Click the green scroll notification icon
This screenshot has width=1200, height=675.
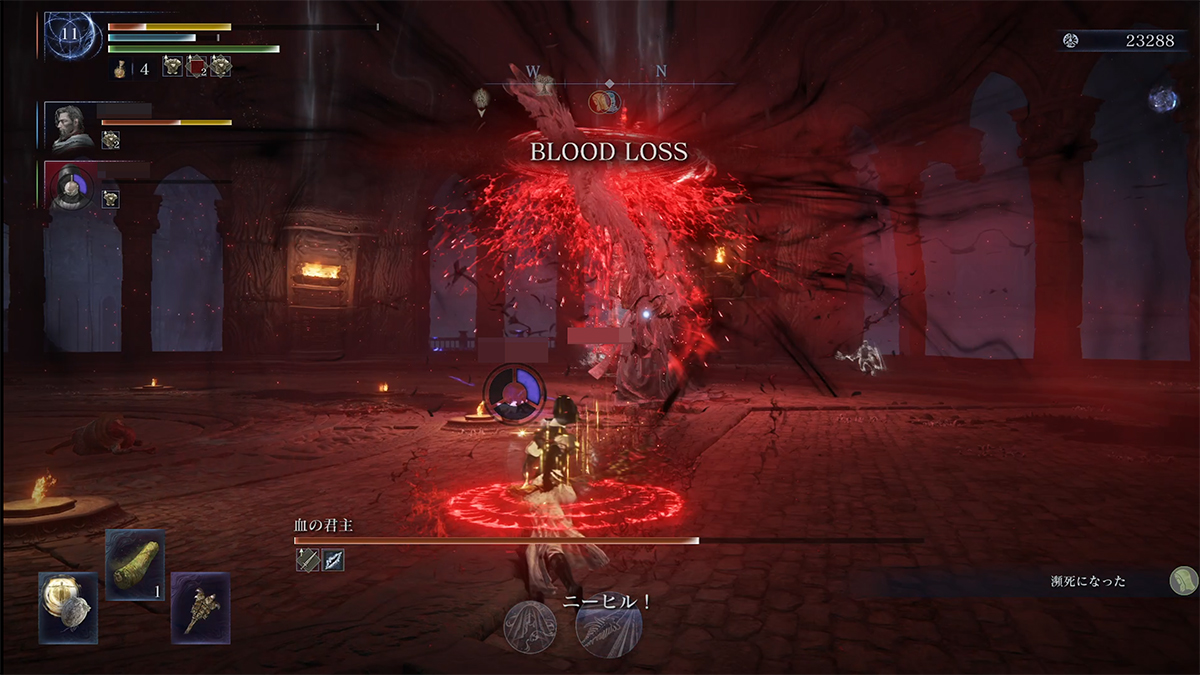1182,579
